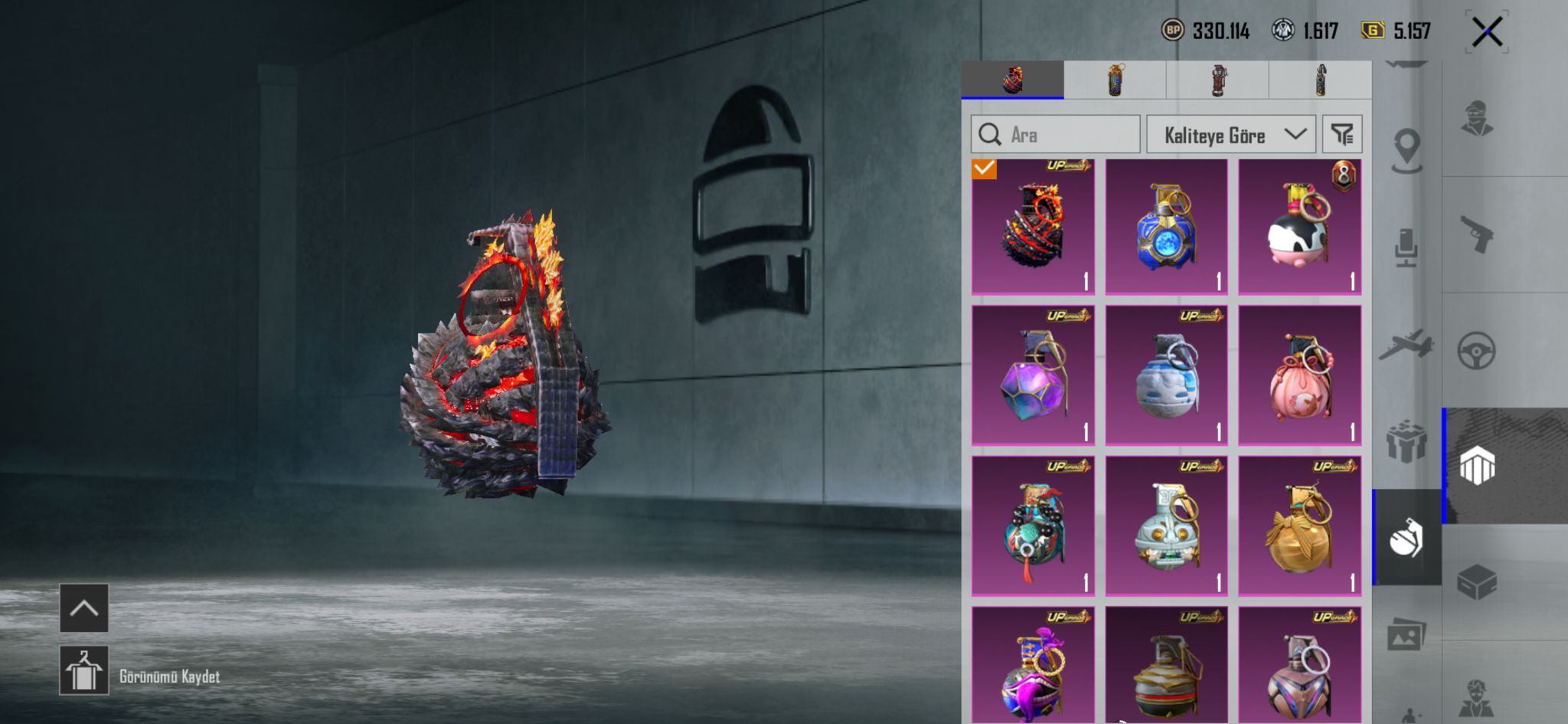The width and height of the screenshot is (1568, 724).
Task: Open the pistol weapons category
Action: 1477,234
